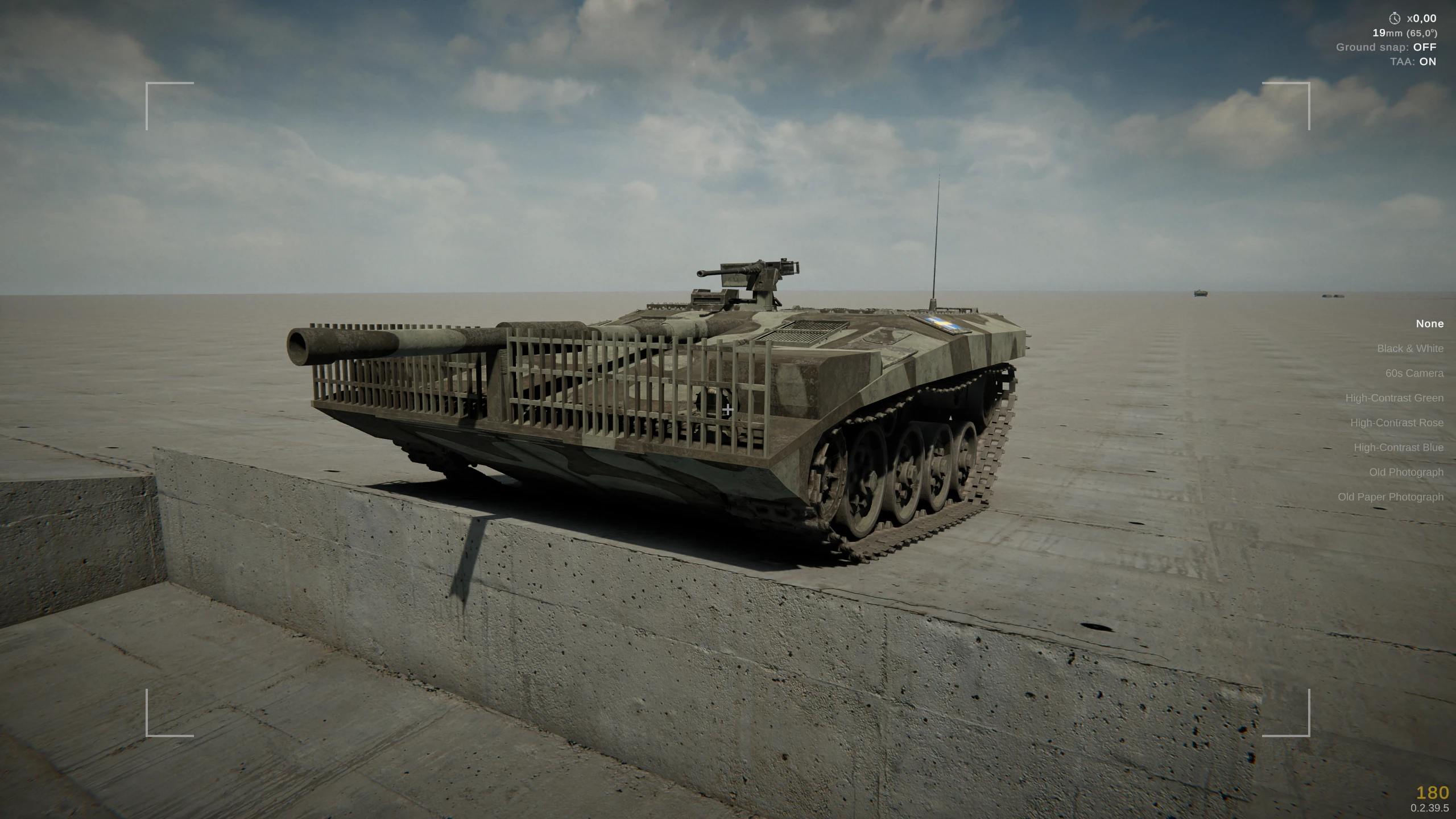Select the High-Contrast Rose filter
The height and width of the screenshot is (819, 1456).
point(1397,423)
